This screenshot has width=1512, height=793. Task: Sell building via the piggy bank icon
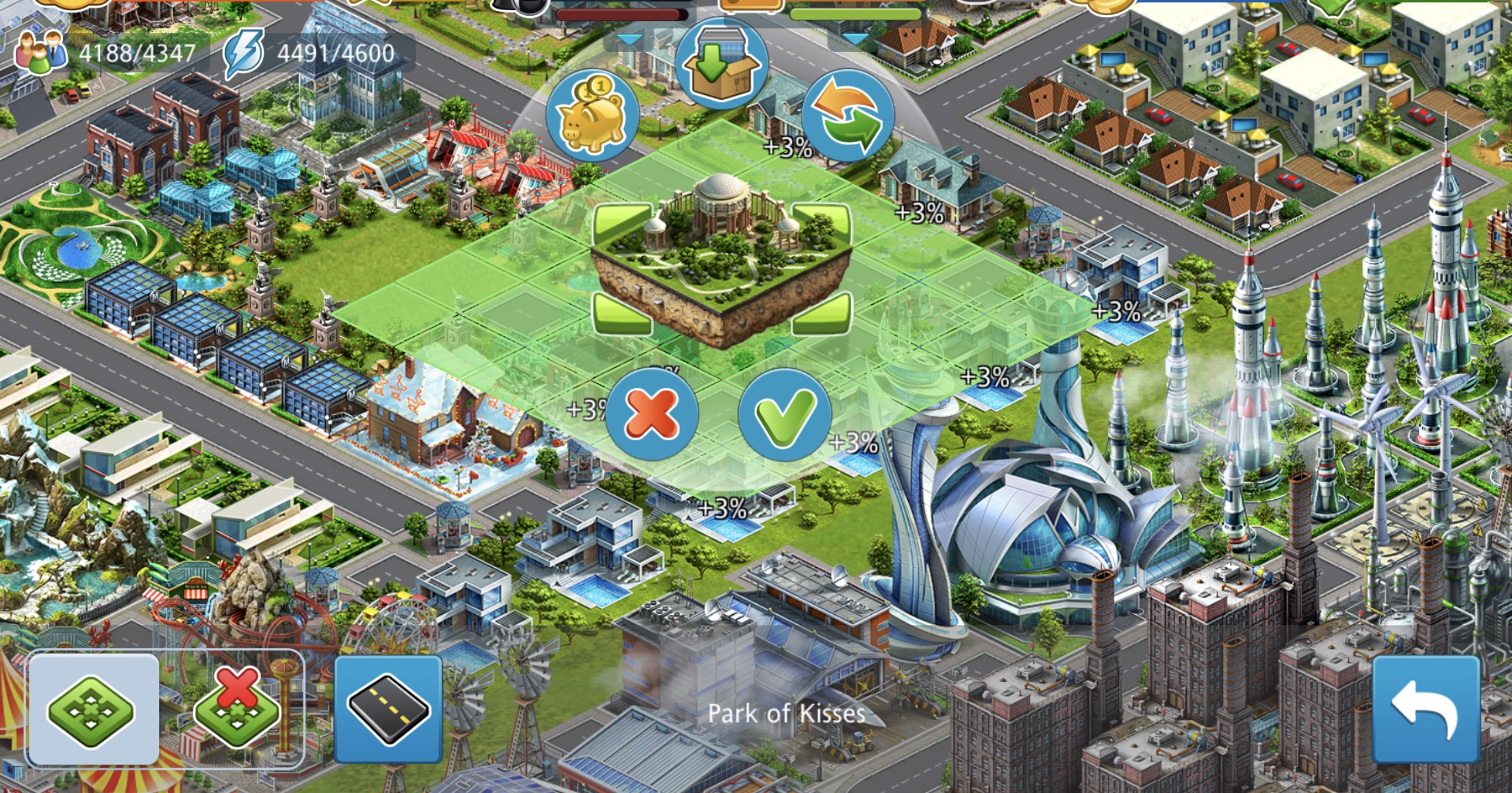pos(592,115)
